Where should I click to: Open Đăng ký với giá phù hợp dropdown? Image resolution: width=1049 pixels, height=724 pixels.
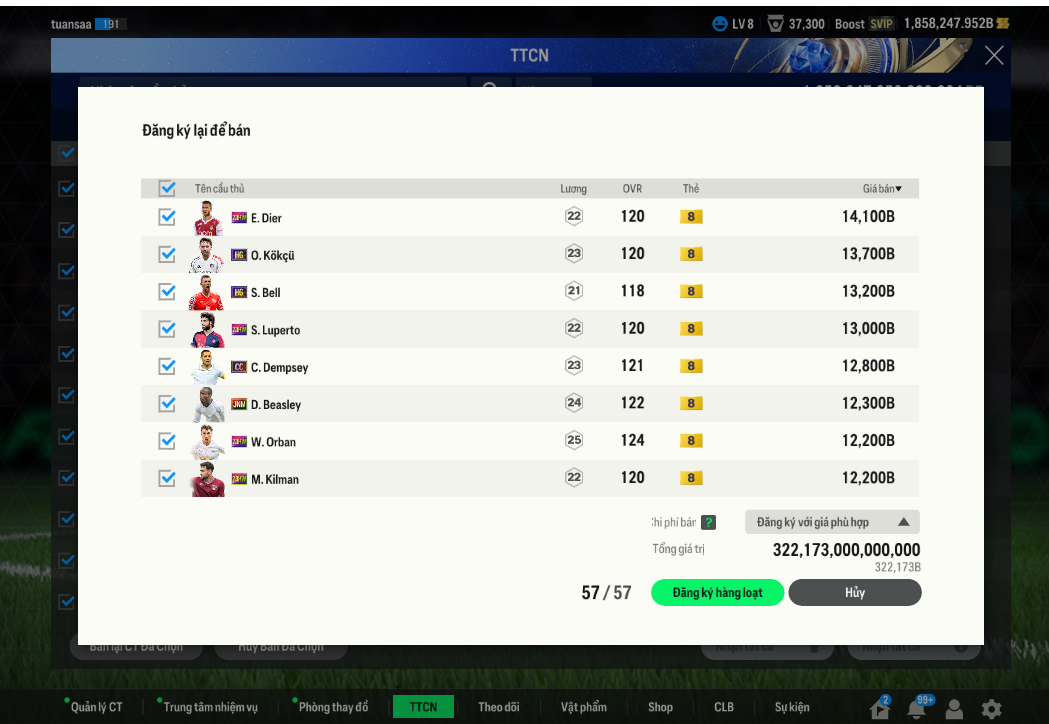click(832, 522)
